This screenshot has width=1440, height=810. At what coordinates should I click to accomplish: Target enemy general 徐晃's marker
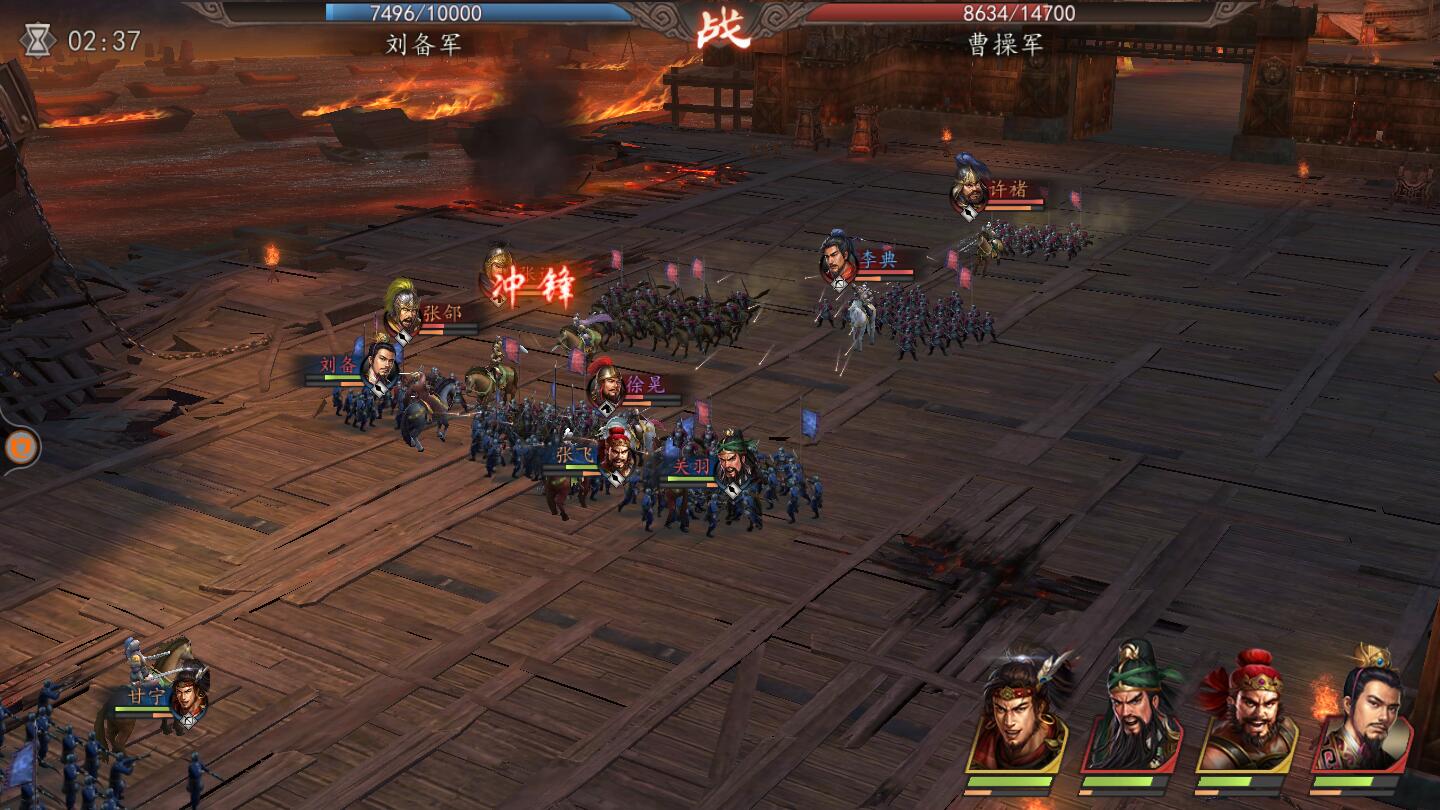click(x=605, y=385)
